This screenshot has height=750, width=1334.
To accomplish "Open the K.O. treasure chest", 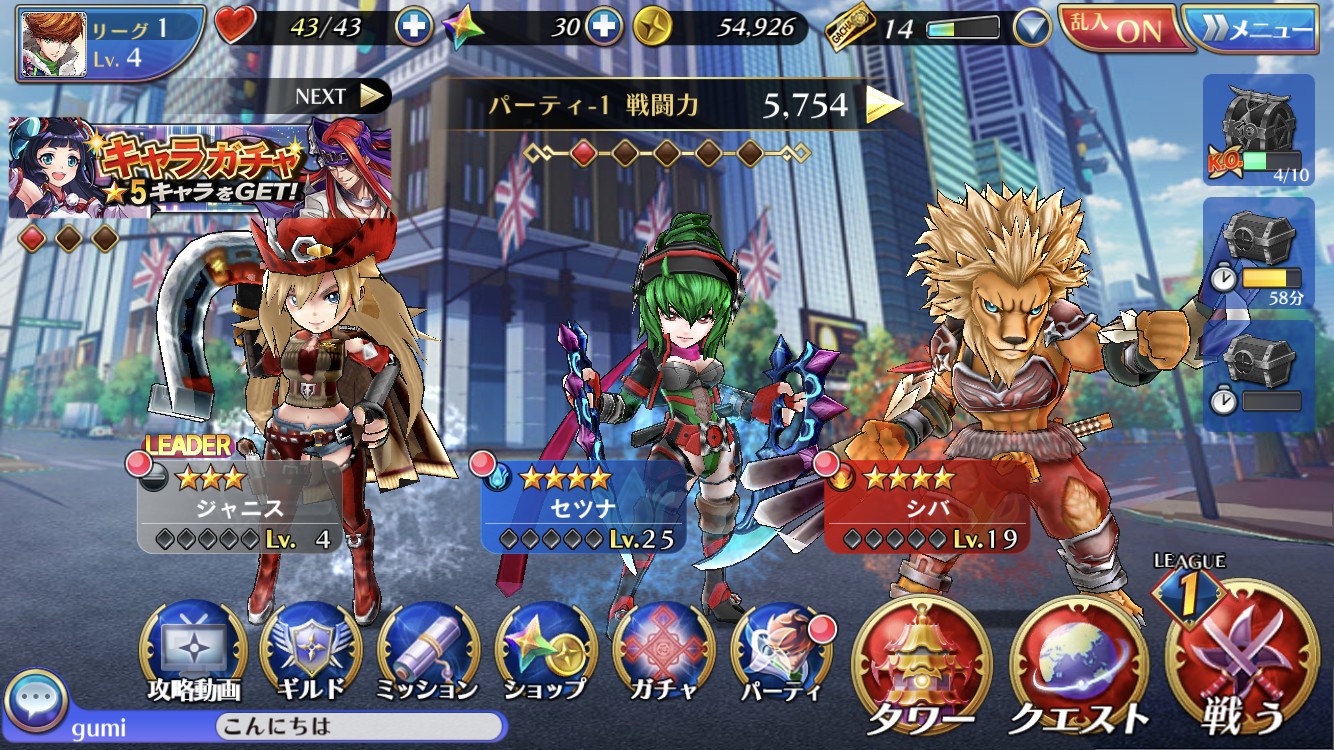I will (1258, 129).
